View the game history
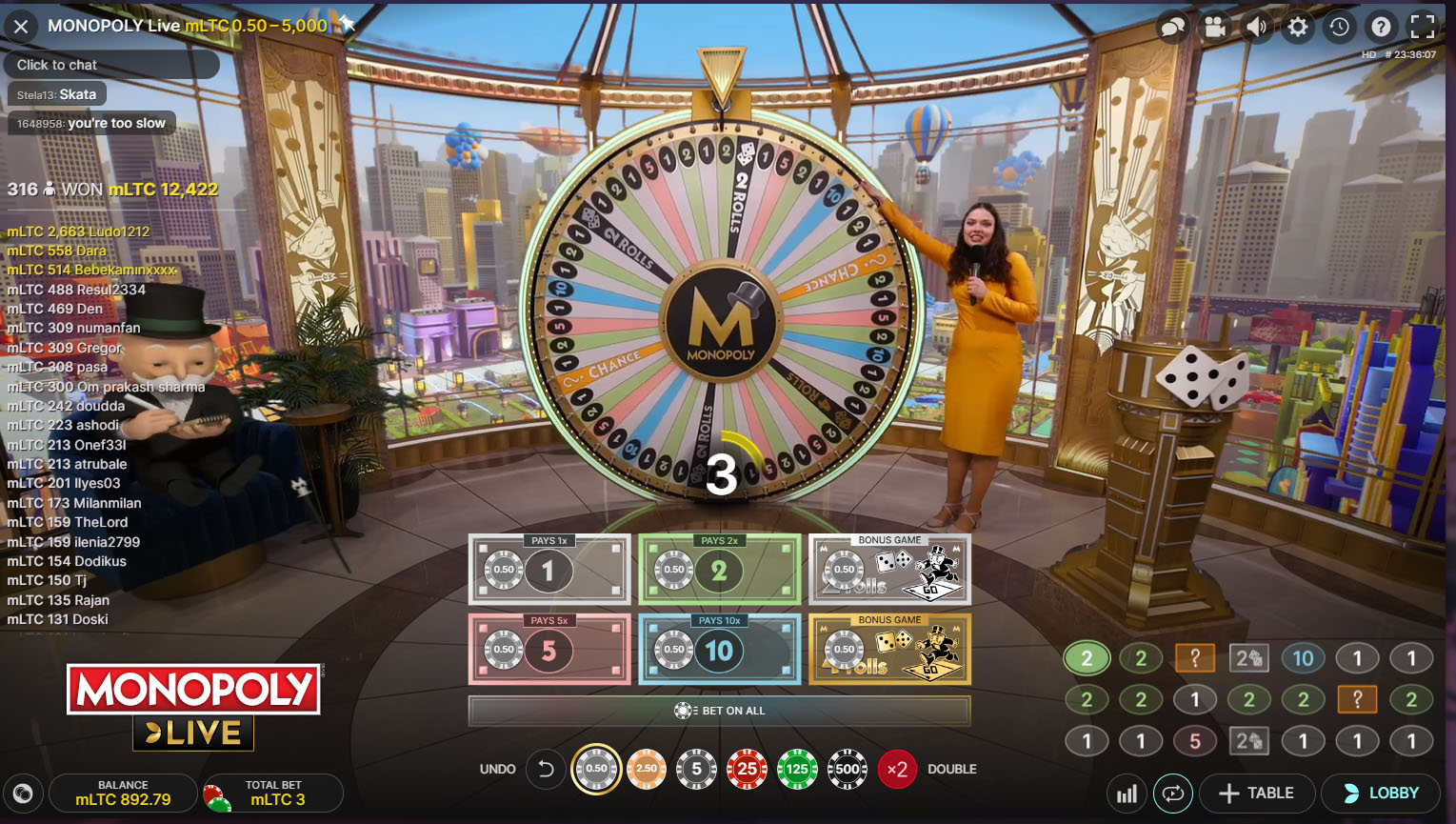This screenshot has width=1456, height=824. (x=1340, y=27)
